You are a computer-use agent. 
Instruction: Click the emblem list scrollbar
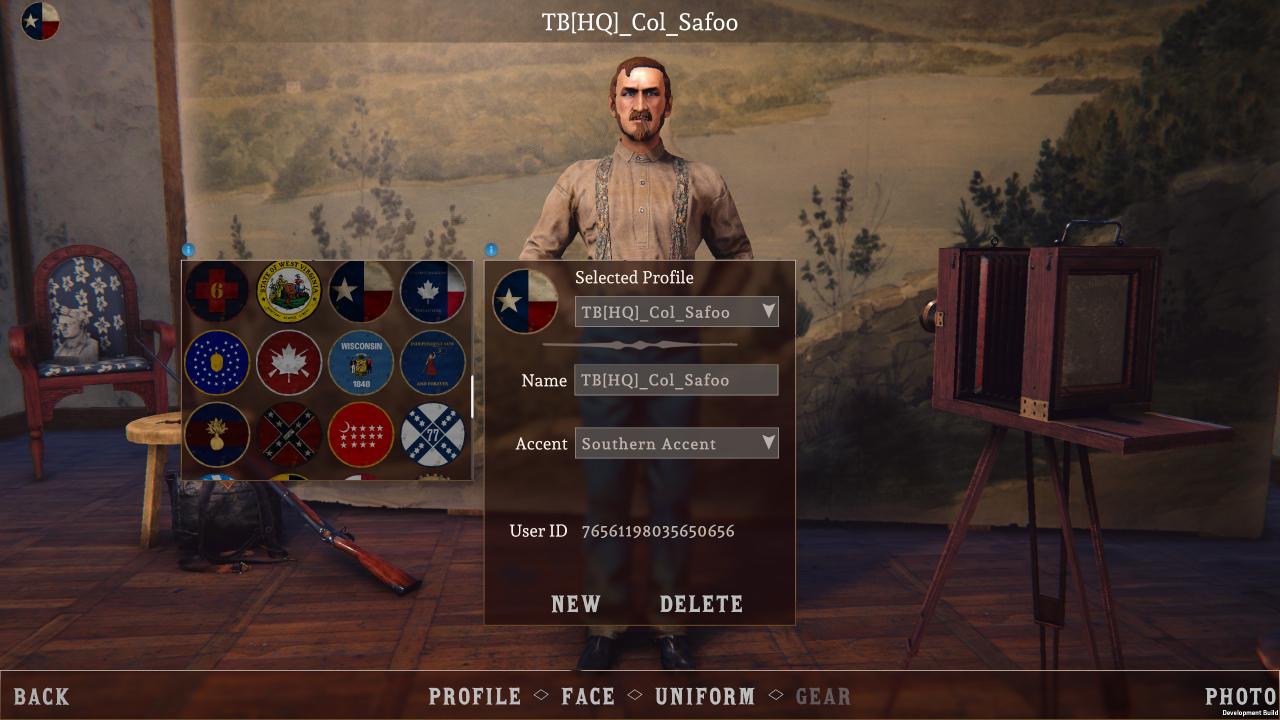(x=472, y=397)
